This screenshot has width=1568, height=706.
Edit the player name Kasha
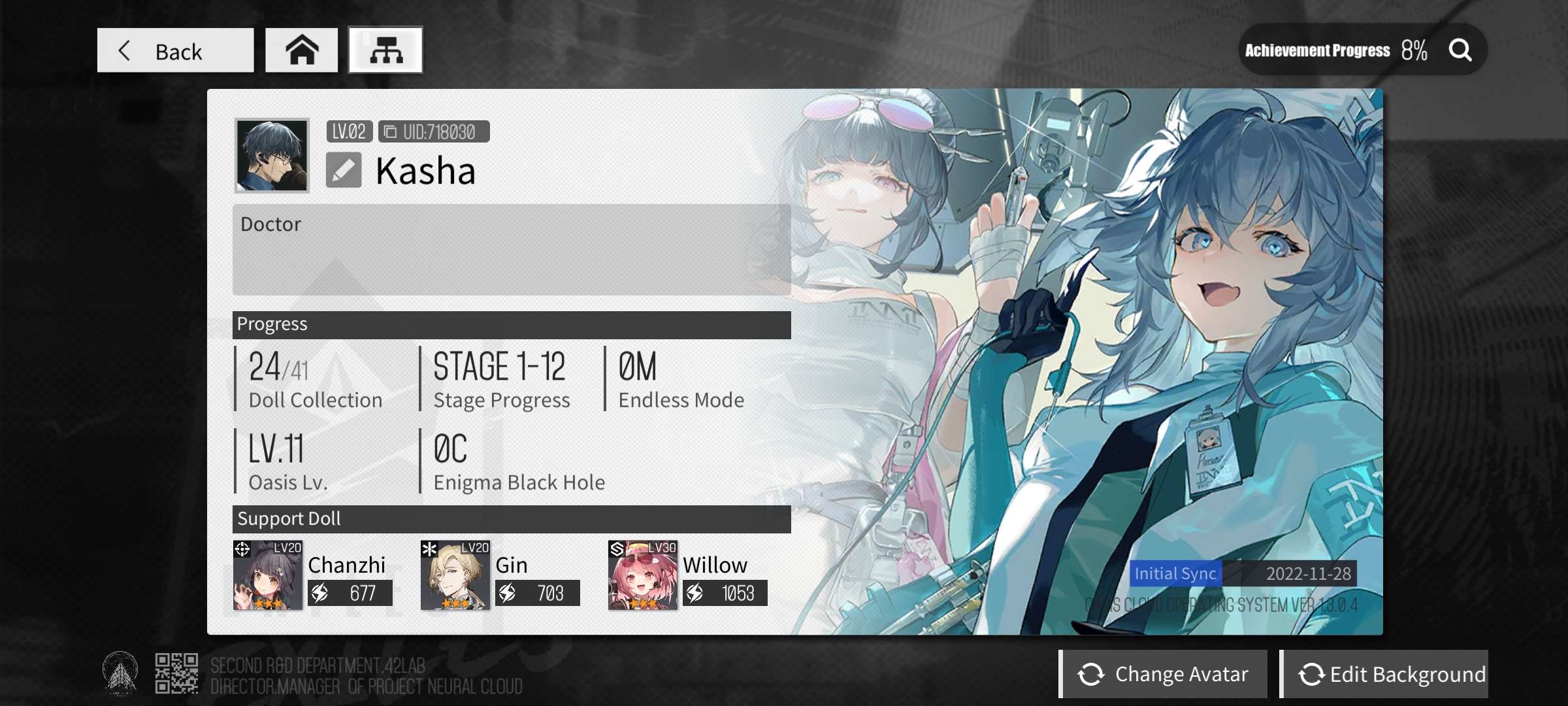coord(344,171)
